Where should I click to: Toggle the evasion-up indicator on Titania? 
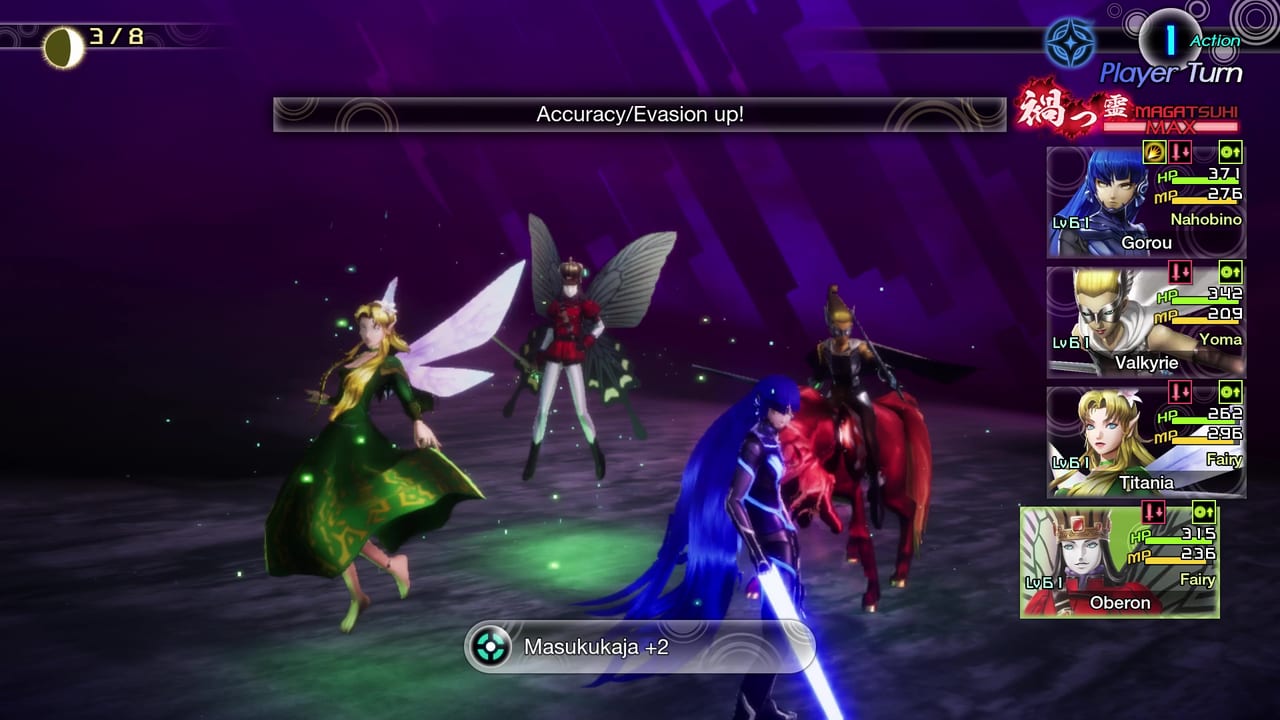coord(1230,393)
